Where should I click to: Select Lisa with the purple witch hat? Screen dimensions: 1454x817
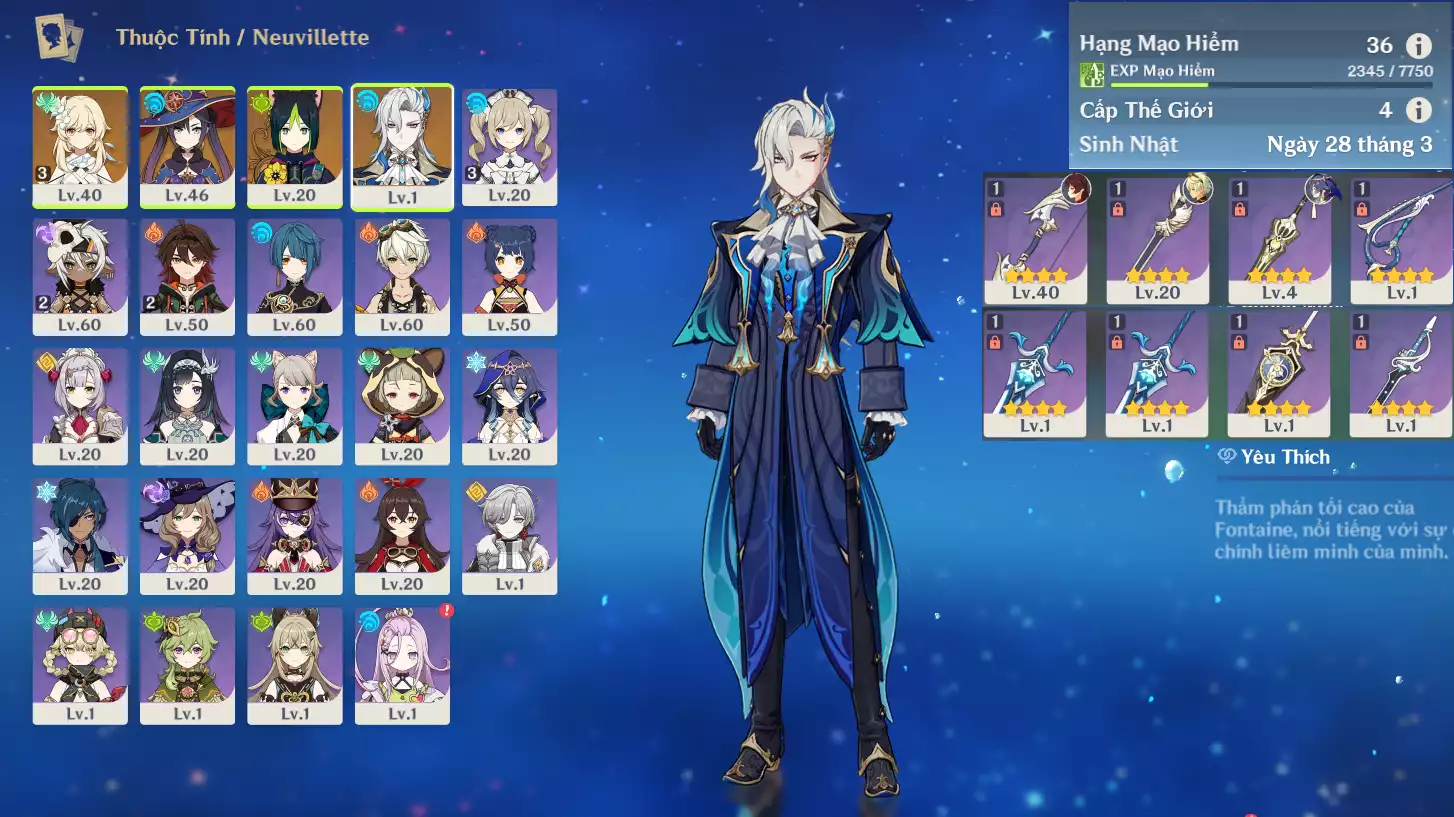pos(187,535)
